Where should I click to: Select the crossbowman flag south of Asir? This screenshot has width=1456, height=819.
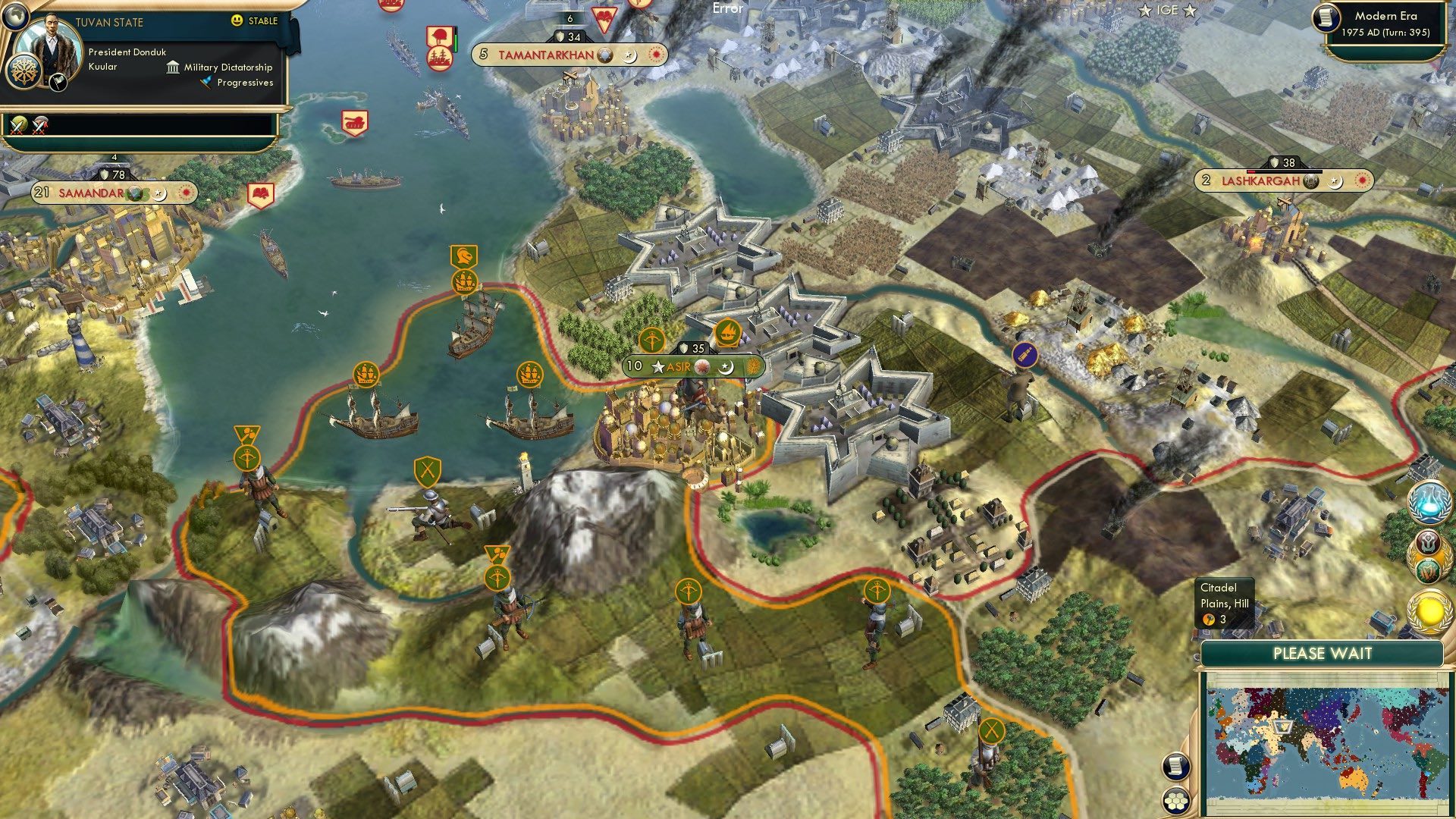click(689, 590)
